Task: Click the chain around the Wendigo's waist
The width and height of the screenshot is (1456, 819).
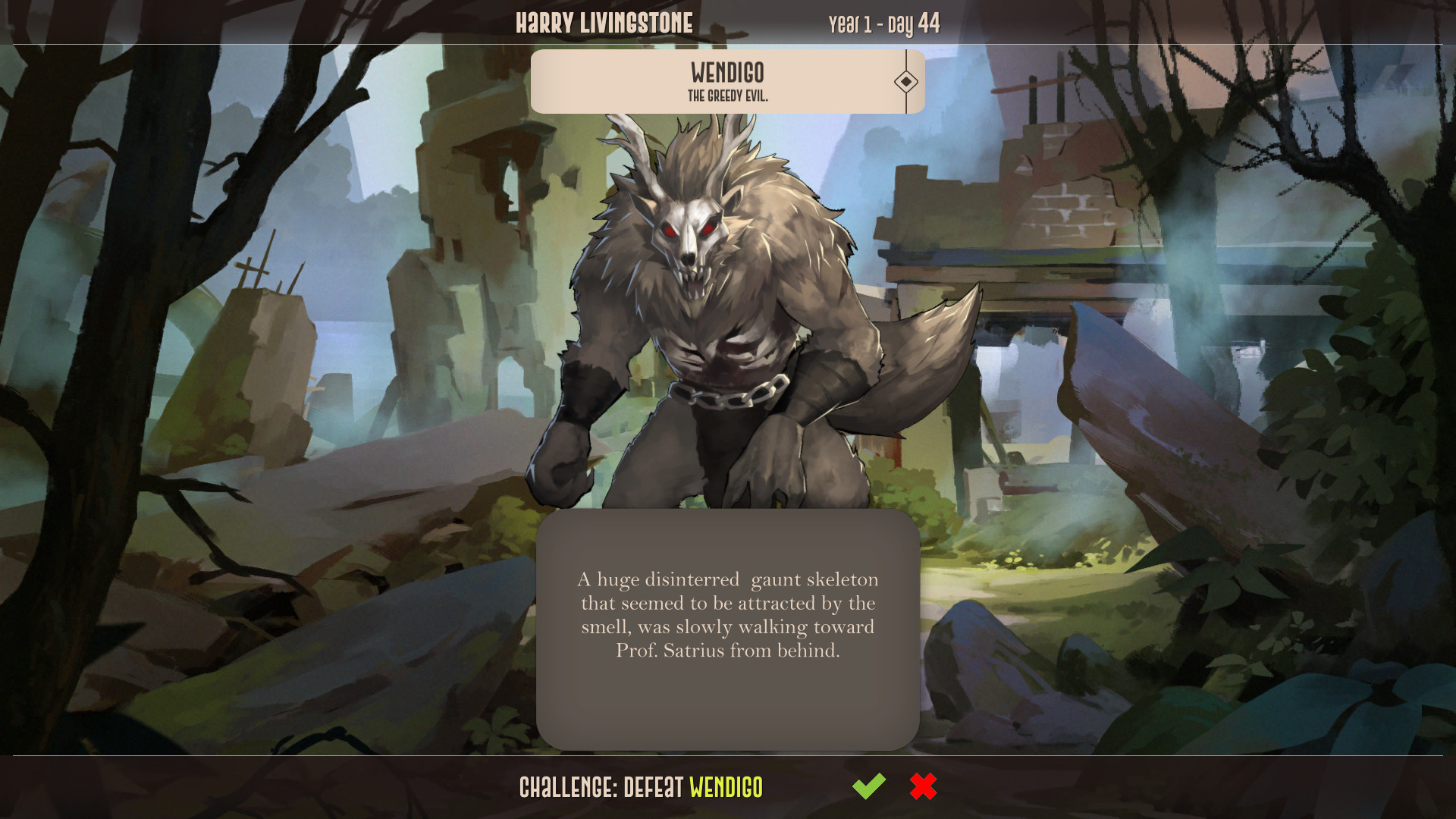Action: (x=728, y=394)
